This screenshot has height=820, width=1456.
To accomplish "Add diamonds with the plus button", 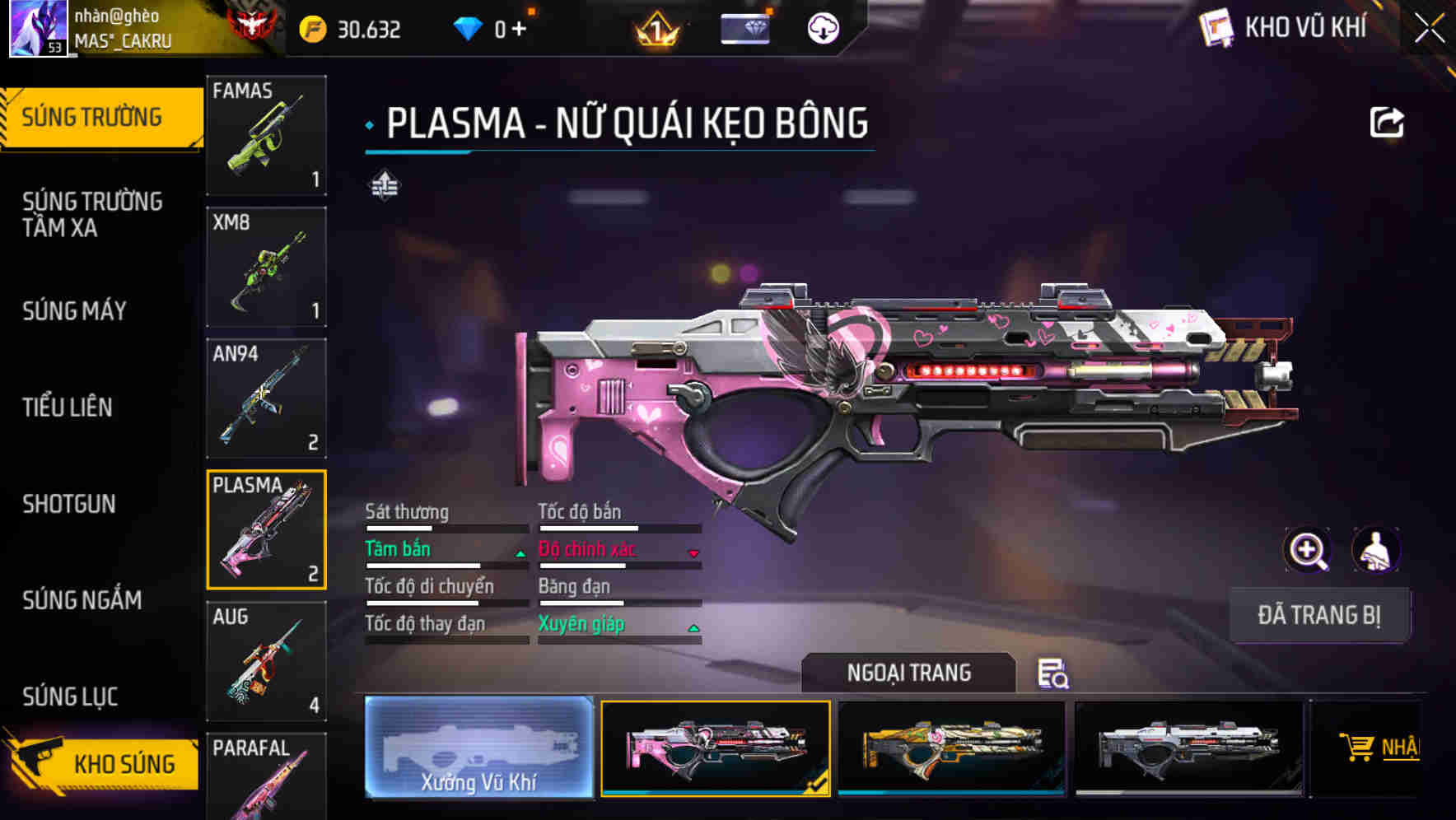I will pyautogui.click(x=519, y=30).
